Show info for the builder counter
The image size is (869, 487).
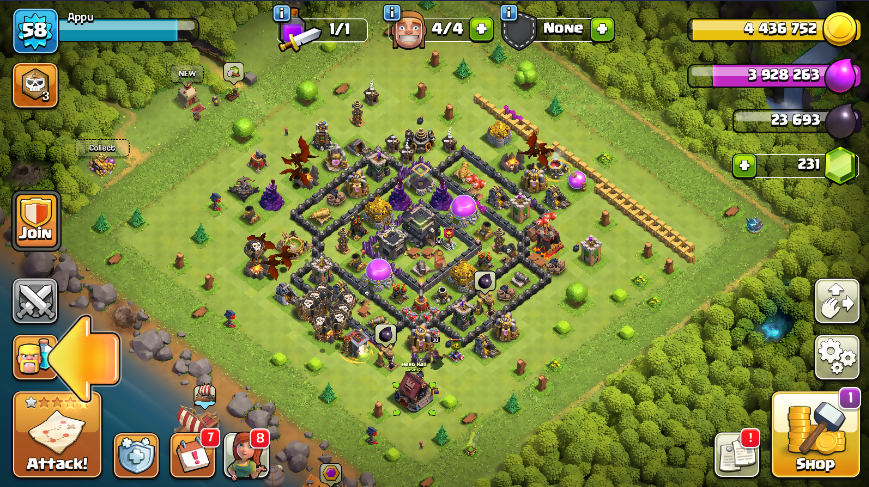click(393, 13)
